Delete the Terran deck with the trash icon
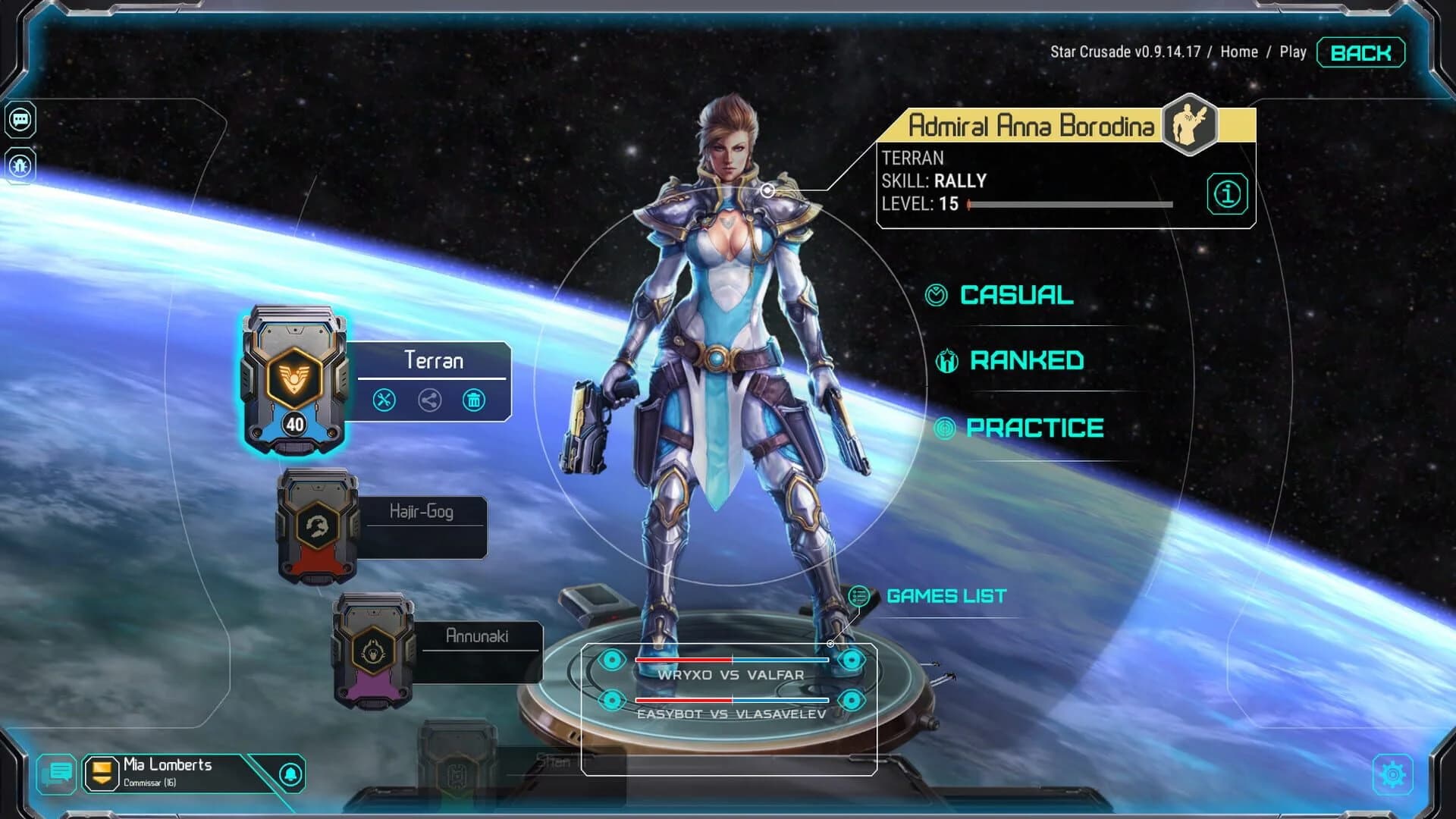Image resolution: width=1456 pixels, height=819 pixels. coord(474,402)
